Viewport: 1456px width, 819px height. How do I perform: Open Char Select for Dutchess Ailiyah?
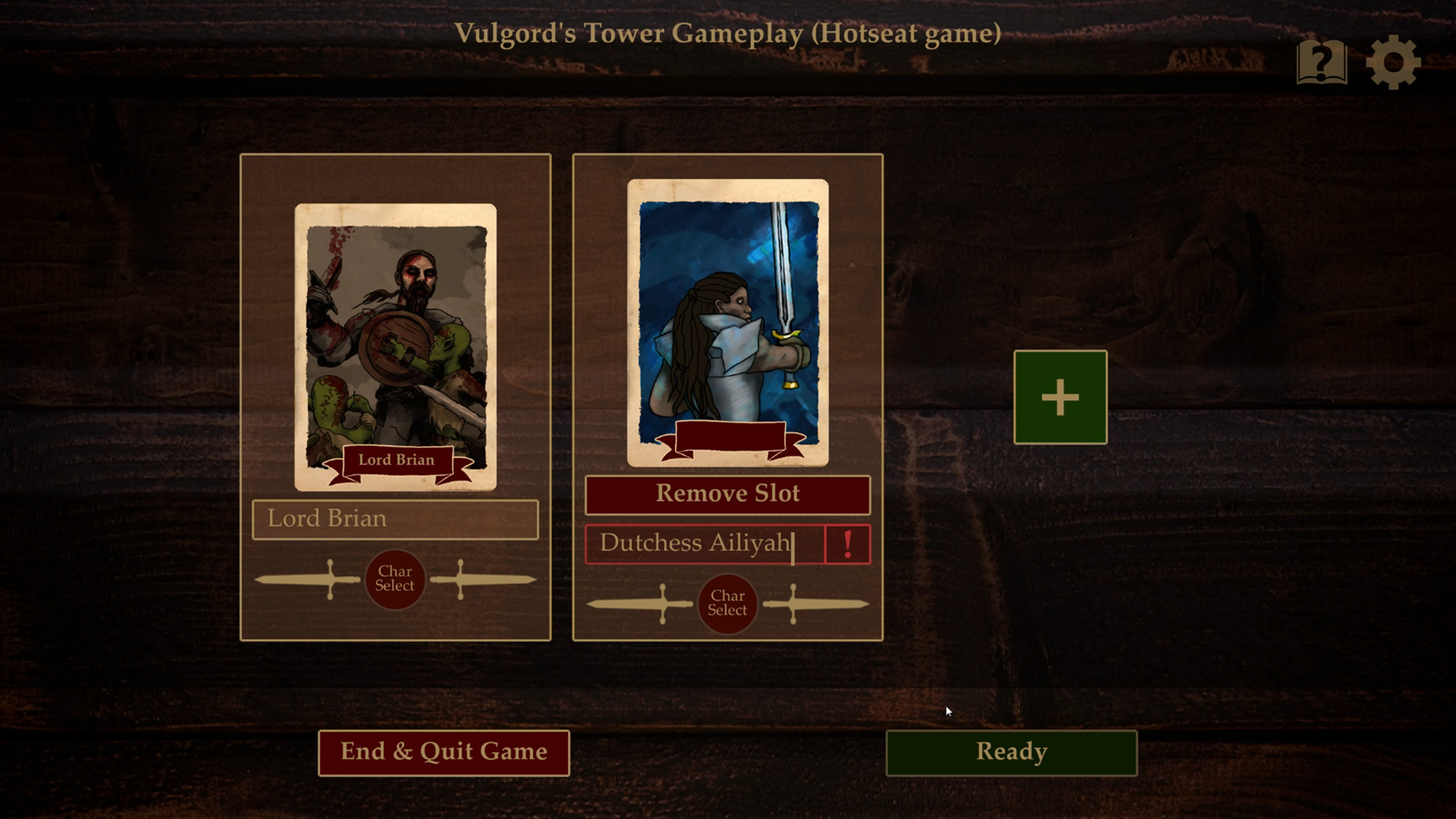(727, 604)
